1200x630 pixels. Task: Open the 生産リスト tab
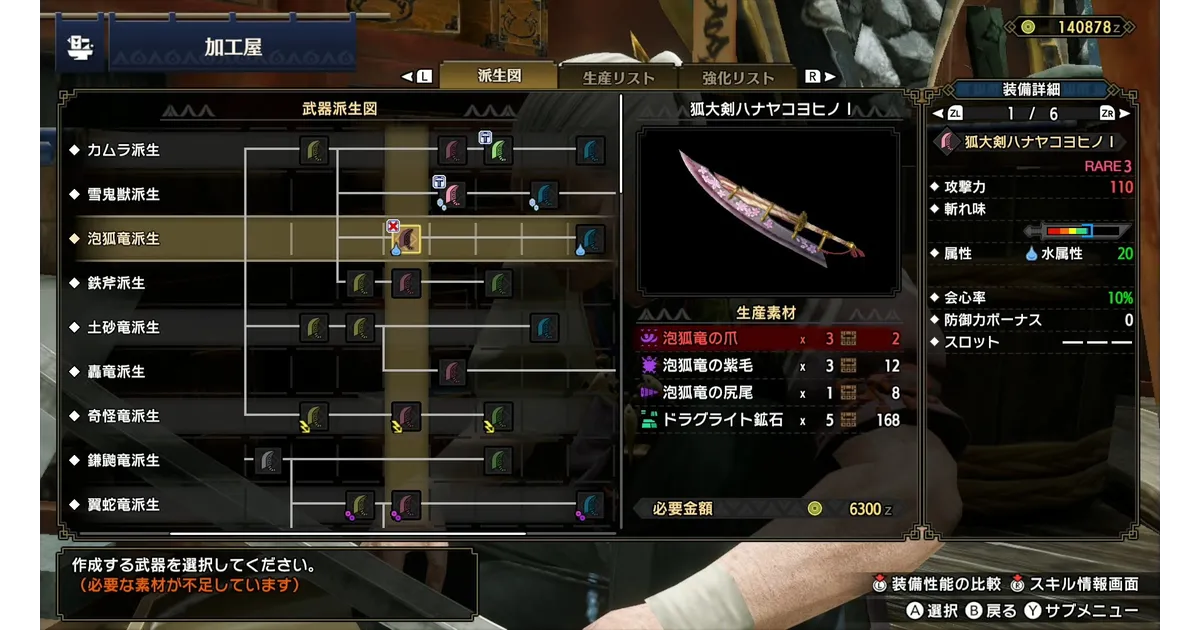619,78
